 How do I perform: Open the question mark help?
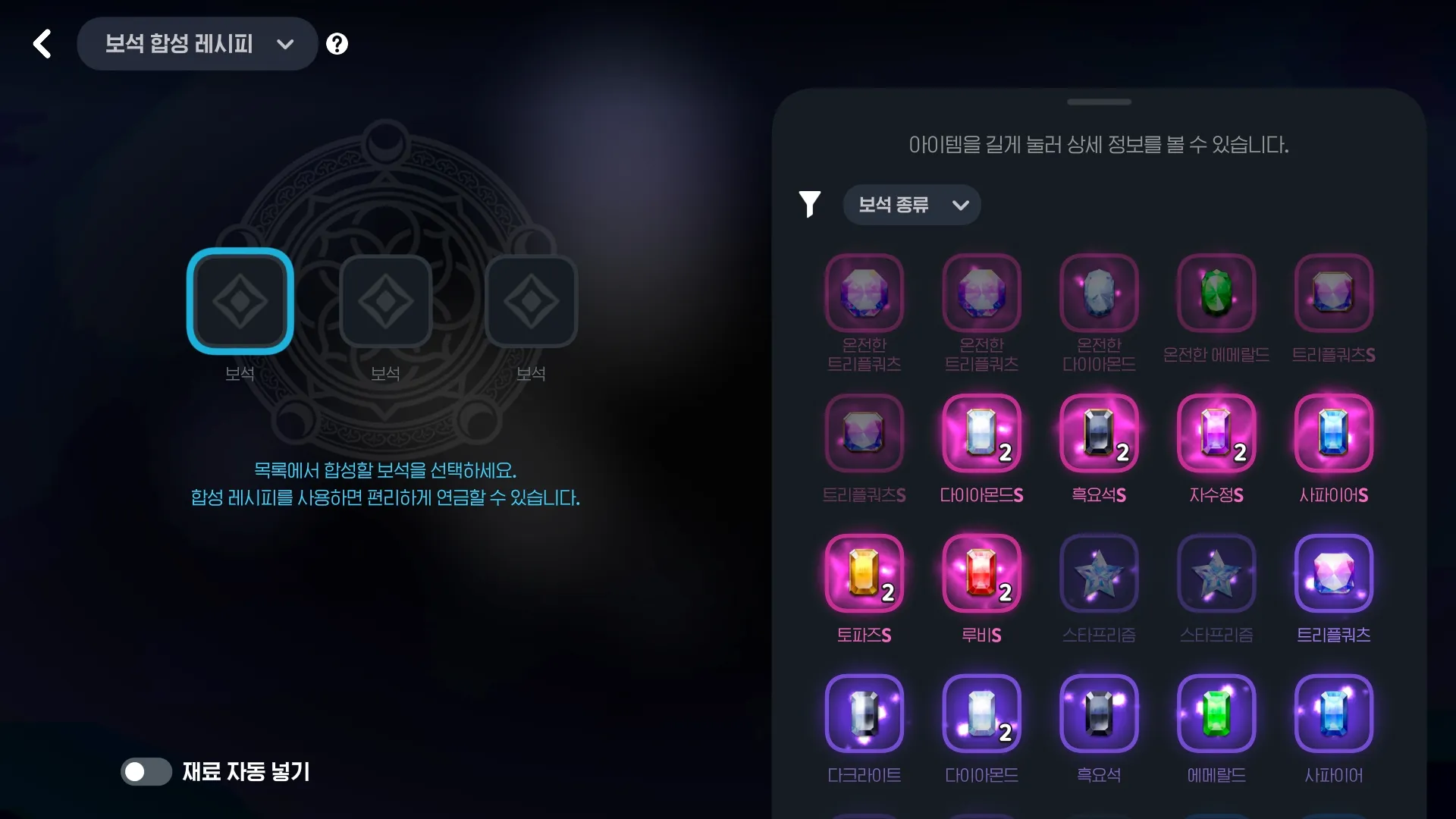337,44
